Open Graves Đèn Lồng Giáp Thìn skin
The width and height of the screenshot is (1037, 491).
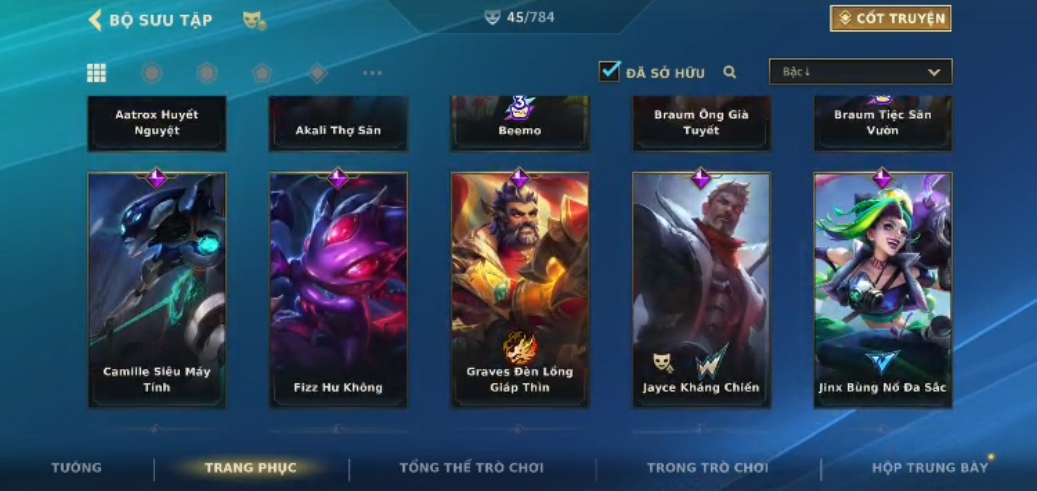[519, 290]
